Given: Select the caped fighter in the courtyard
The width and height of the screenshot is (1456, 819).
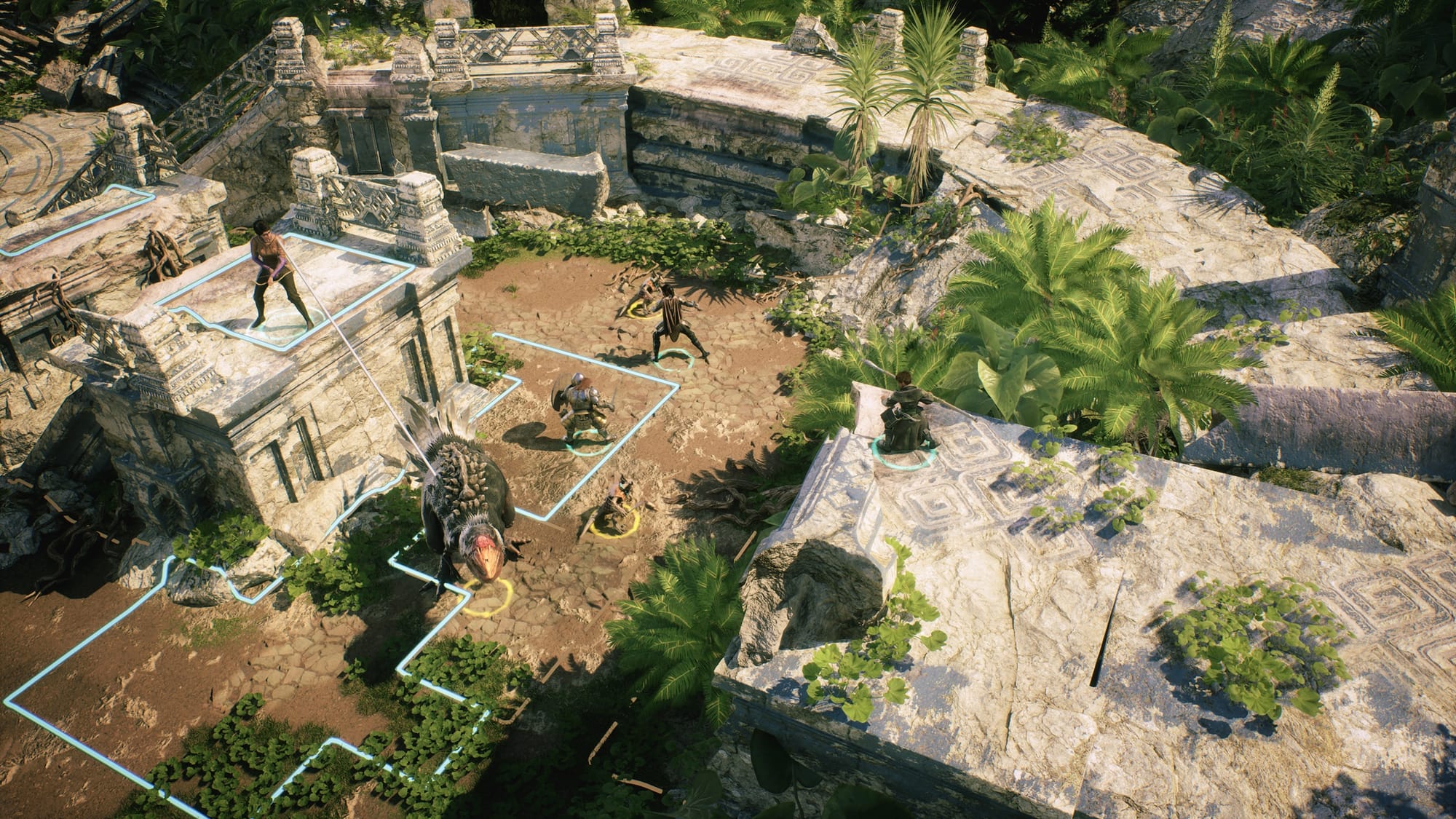Looking at the screenshot, I should pyautogui.click(x=674, y=323).
